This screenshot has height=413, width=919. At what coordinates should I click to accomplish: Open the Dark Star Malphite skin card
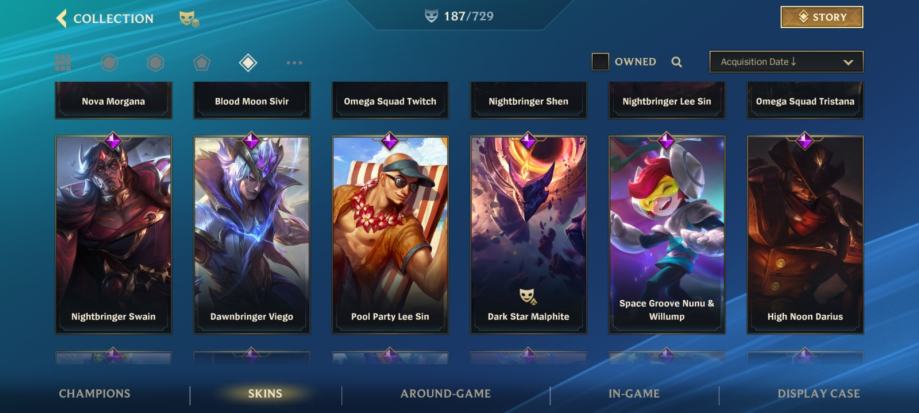pyautogui.click(x=528, y=234)
